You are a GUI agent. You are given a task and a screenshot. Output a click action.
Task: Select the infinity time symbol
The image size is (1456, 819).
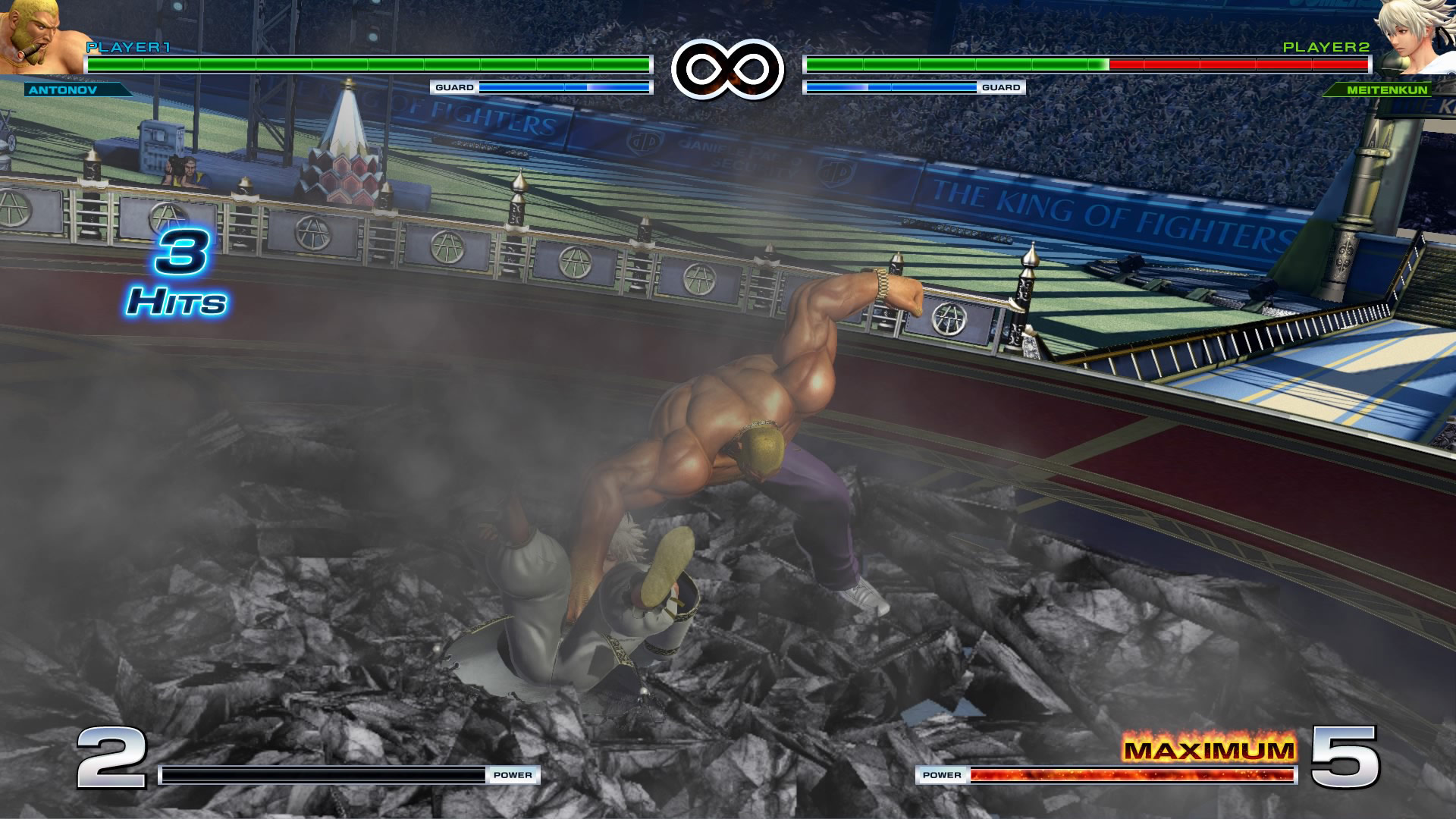pos(727,67)
